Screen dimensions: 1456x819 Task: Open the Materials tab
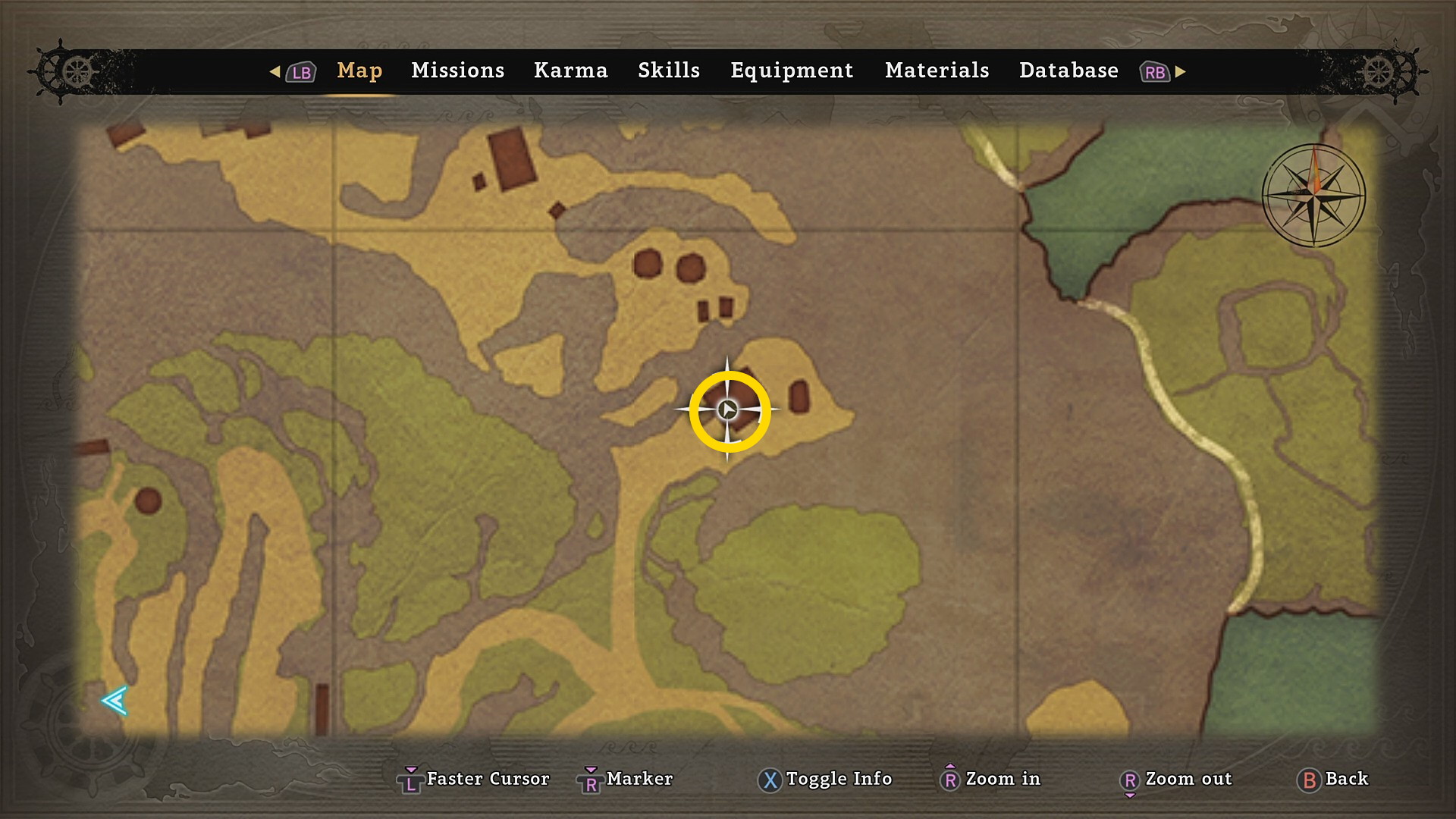[937, 71]
